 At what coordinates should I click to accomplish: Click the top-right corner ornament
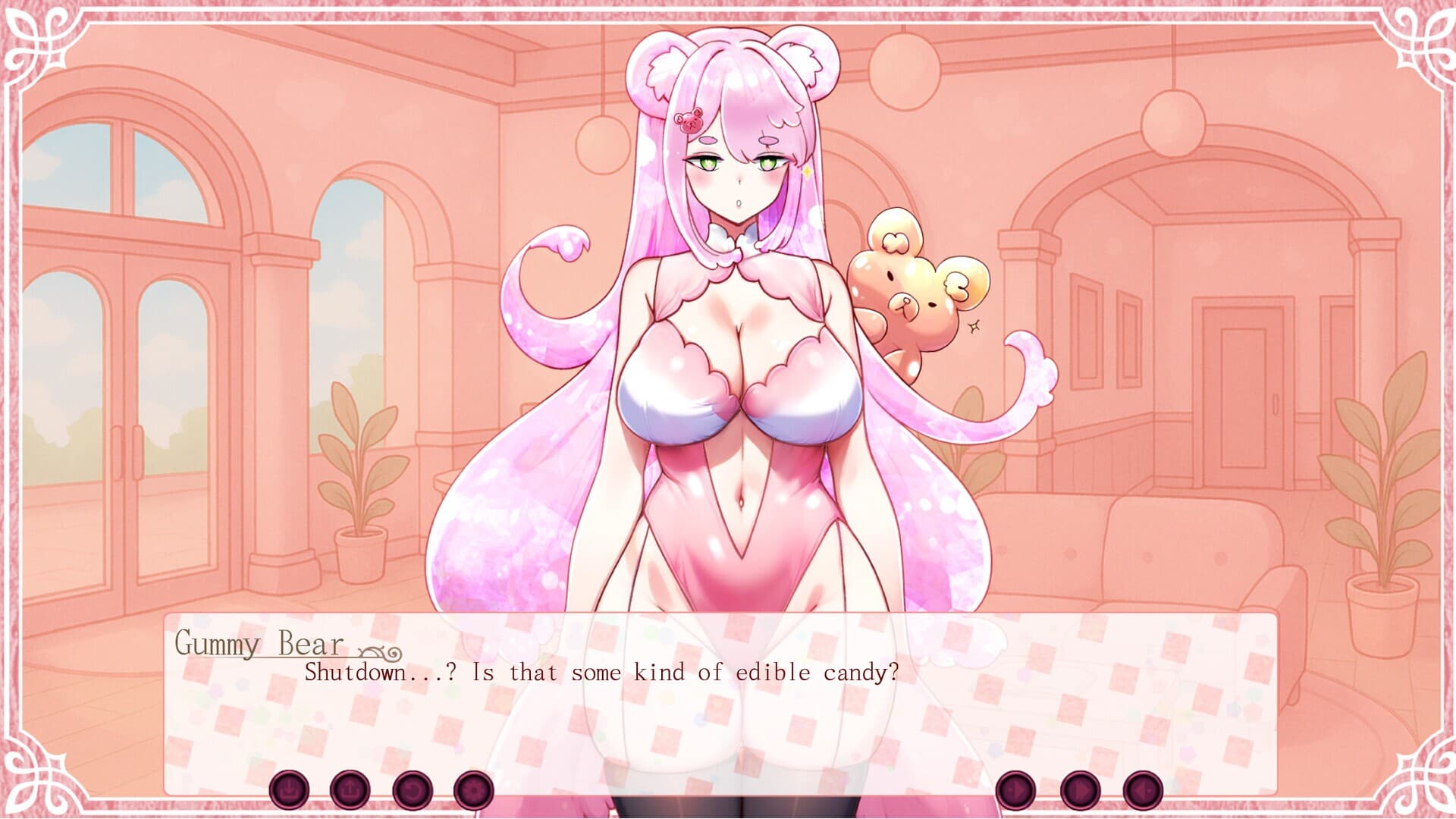click(1420, 42)
